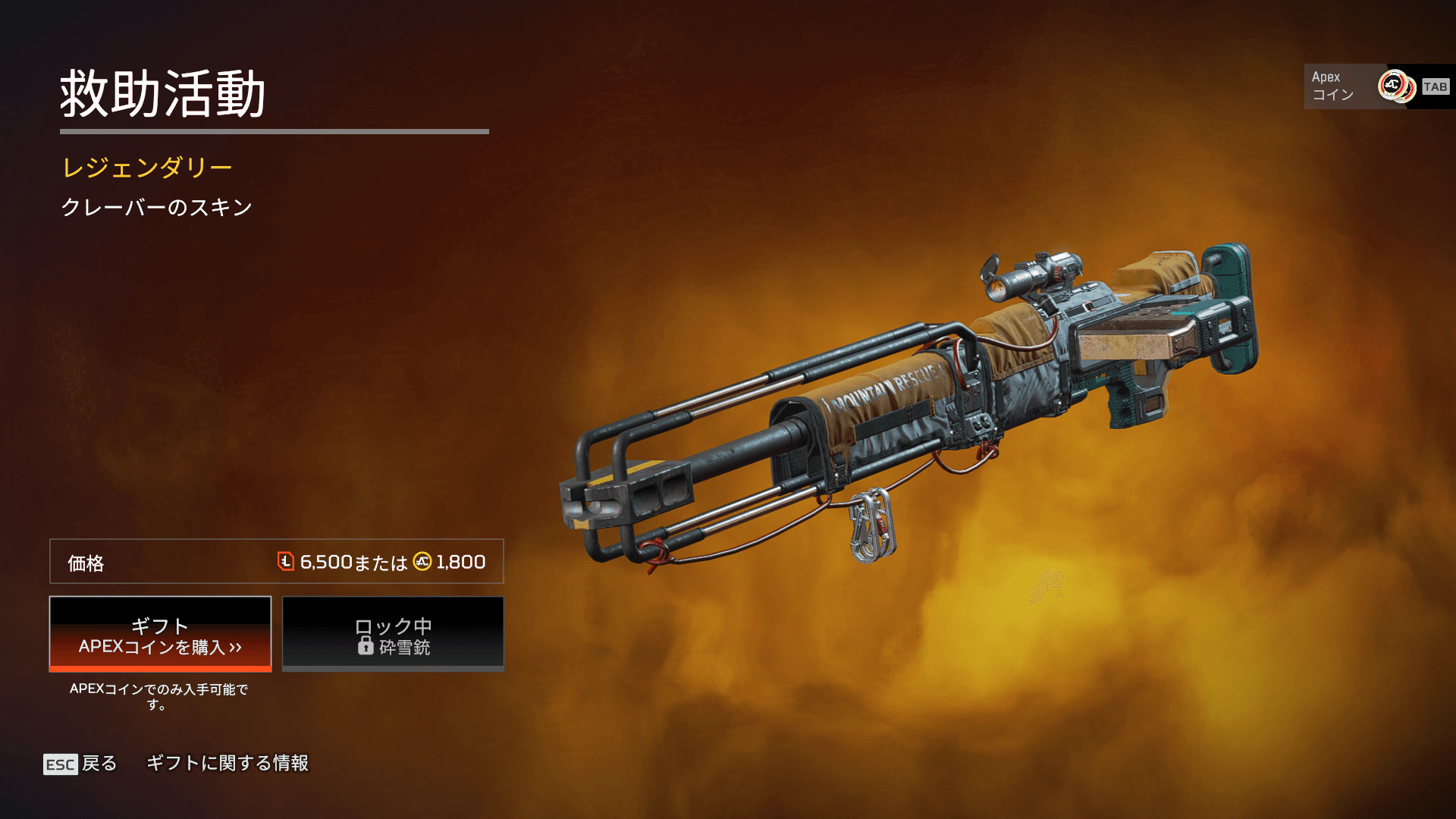Viewport: 1456px width, 819px height.
Task: Click the ギフト purchase Apex Coins button
Action: [160, 634]
